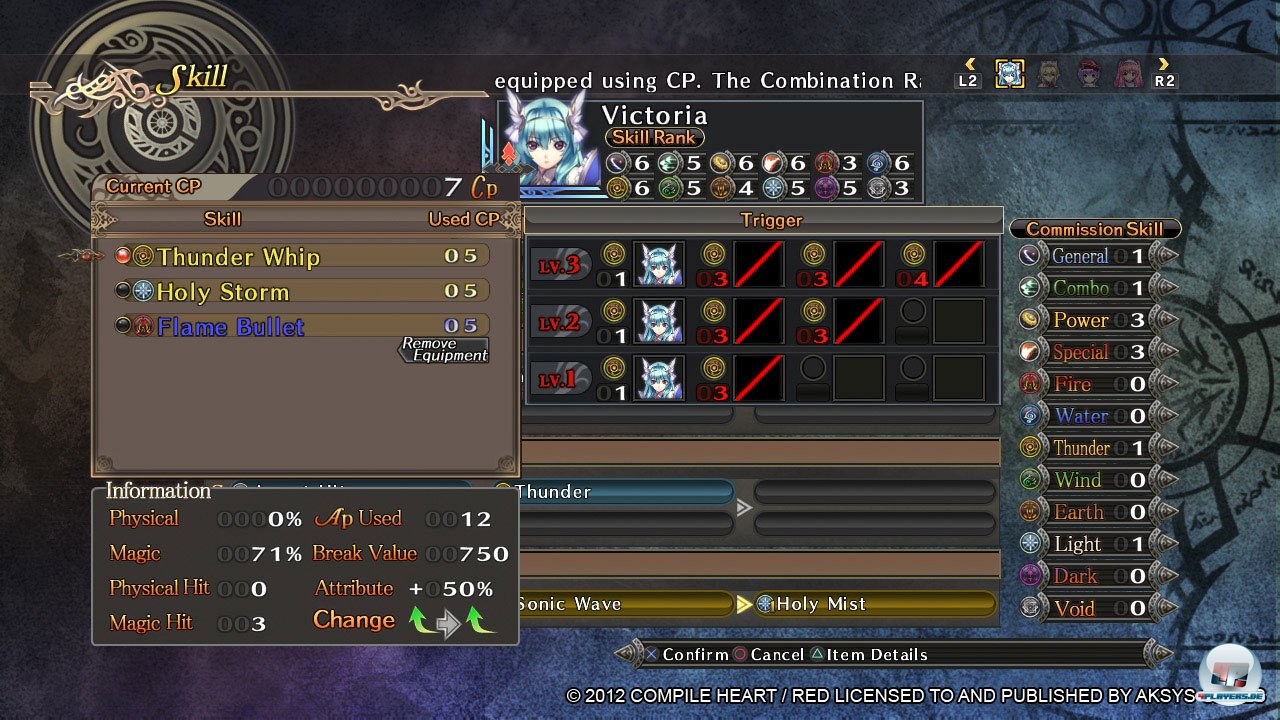Click the Remove Equipment button

[444, 350]
